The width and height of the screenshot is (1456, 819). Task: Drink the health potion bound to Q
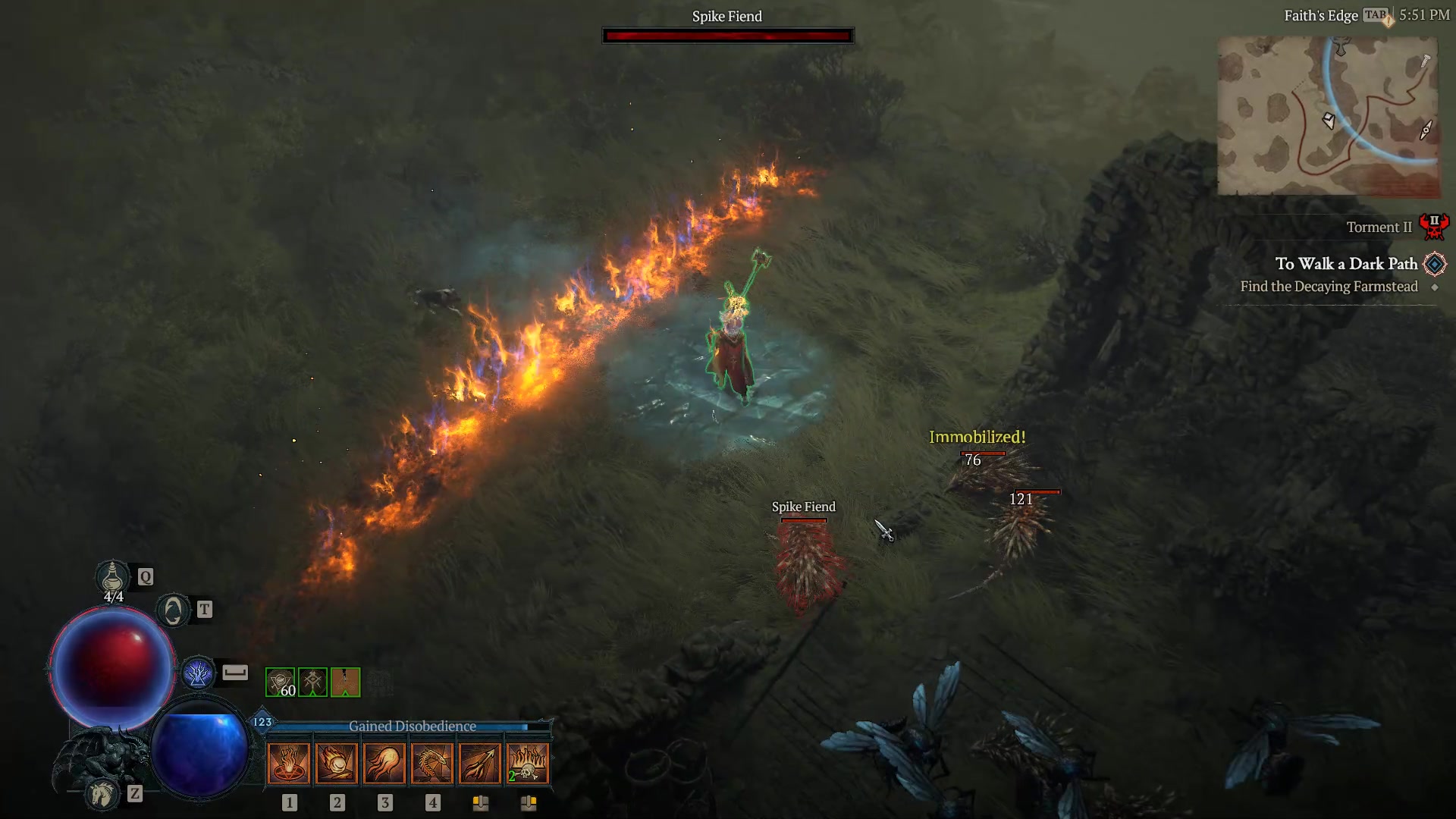click(114, 578)
